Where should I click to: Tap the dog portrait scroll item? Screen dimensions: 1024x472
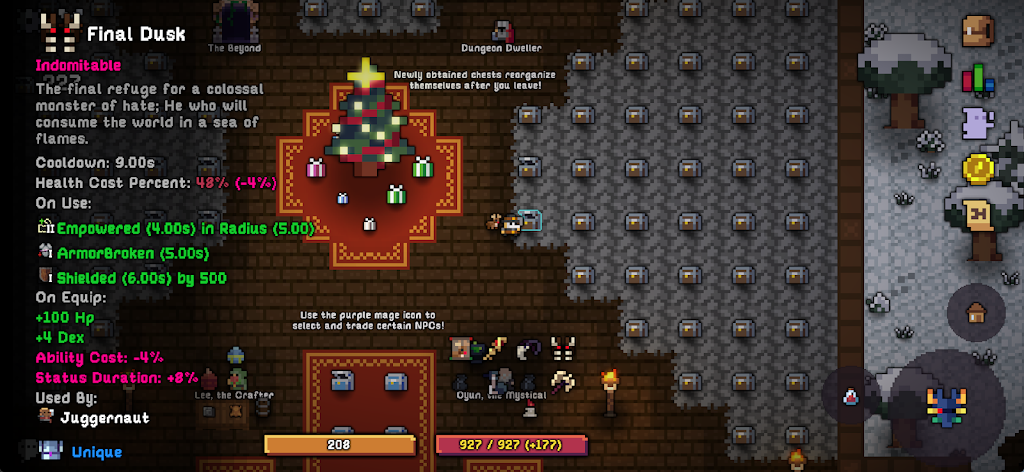tap(463, 349)
